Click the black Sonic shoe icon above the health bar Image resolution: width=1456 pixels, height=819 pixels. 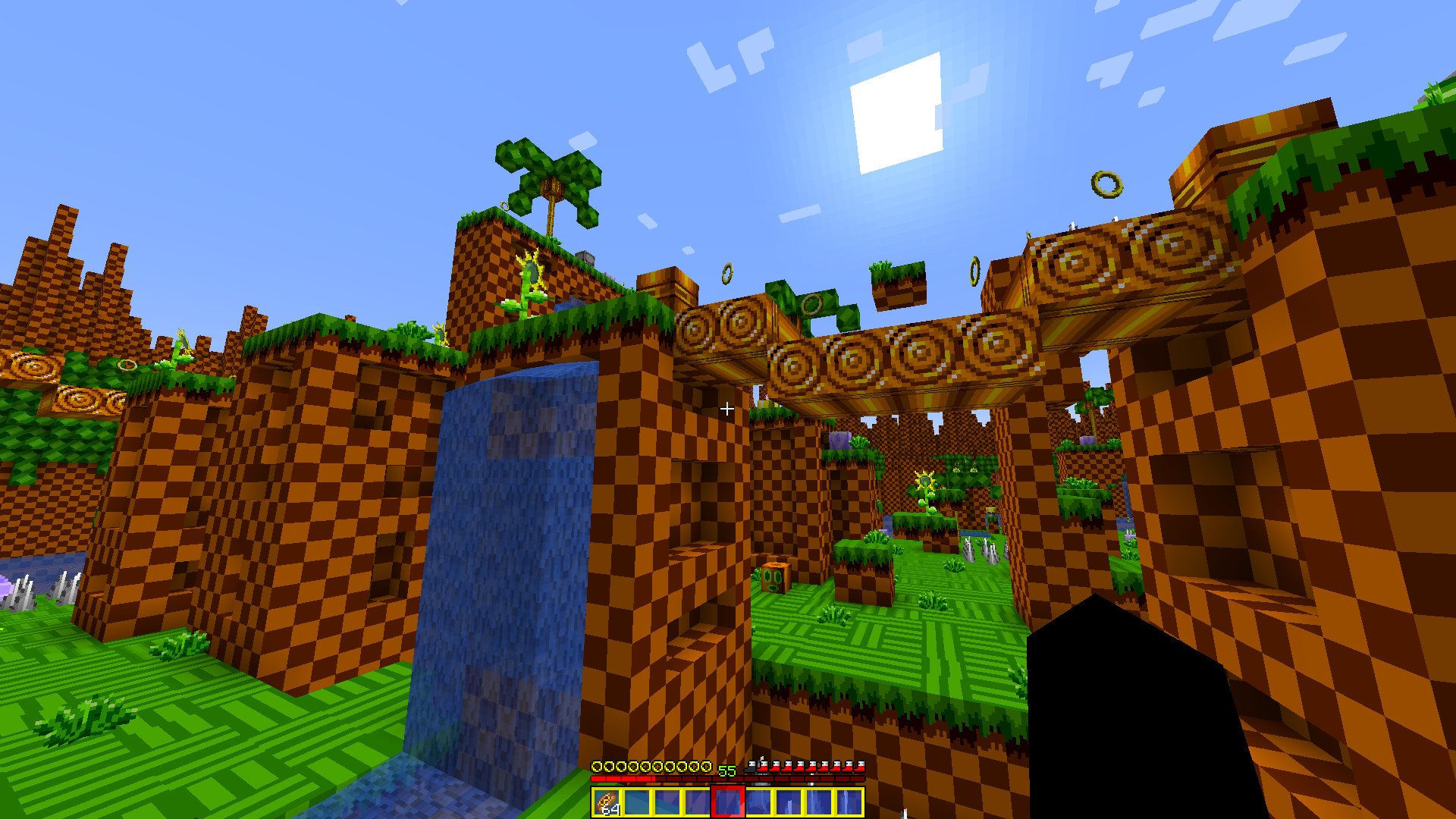coord(749,765)
